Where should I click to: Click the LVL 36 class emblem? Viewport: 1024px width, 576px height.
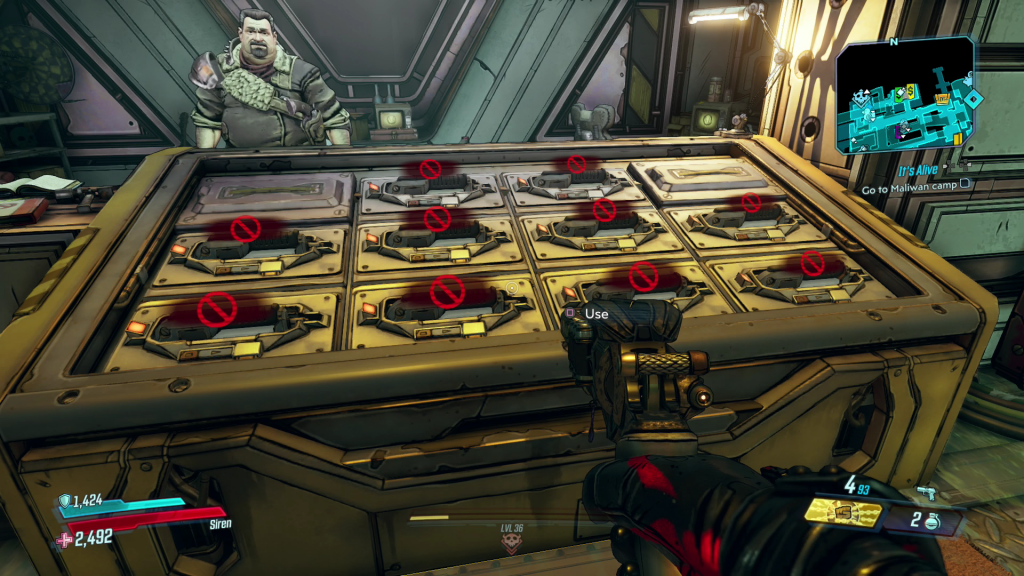[x=514, y=544]
